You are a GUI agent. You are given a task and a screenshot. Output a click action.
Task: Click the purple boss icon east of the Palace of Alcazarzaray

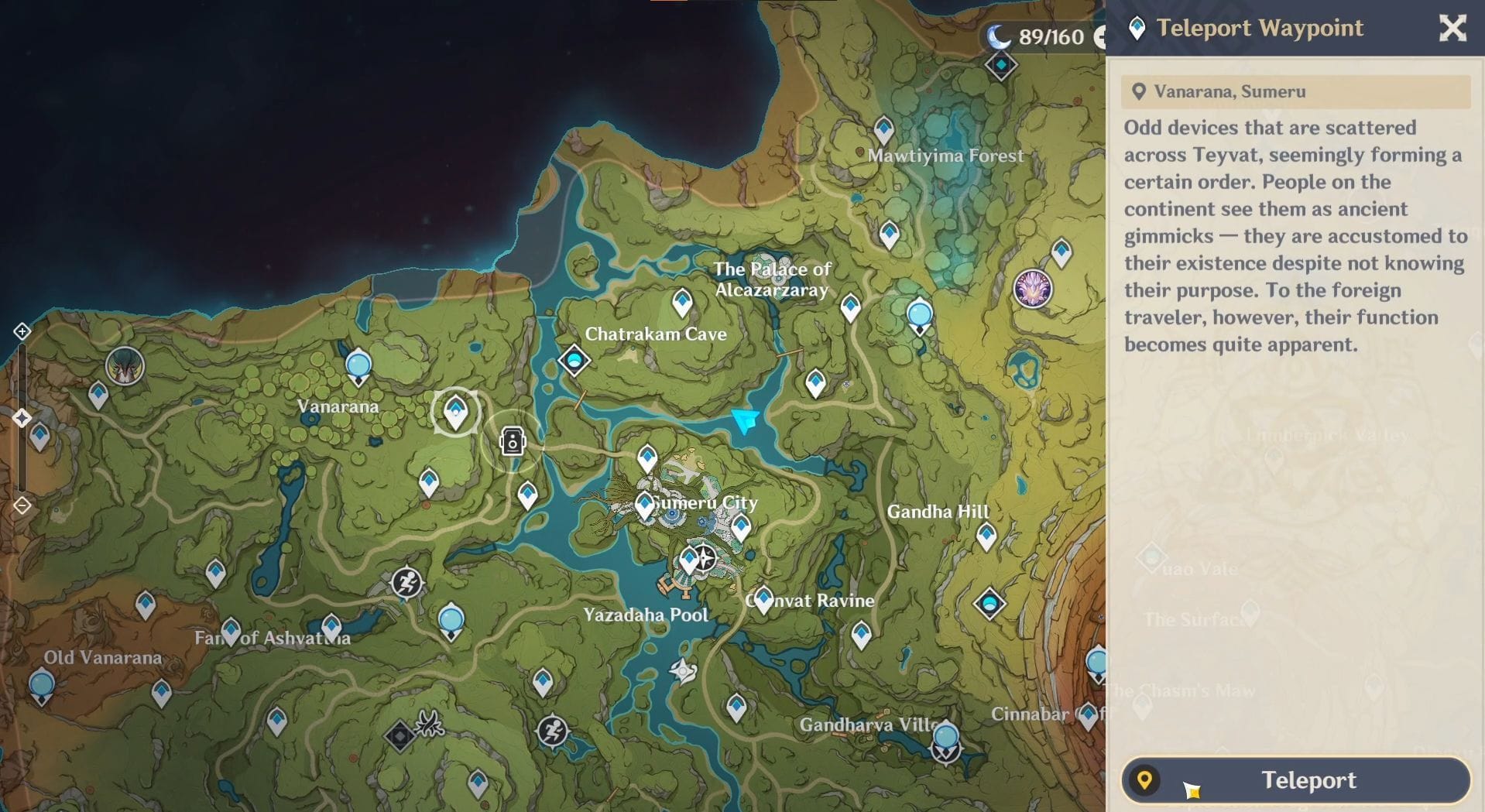1033,289
